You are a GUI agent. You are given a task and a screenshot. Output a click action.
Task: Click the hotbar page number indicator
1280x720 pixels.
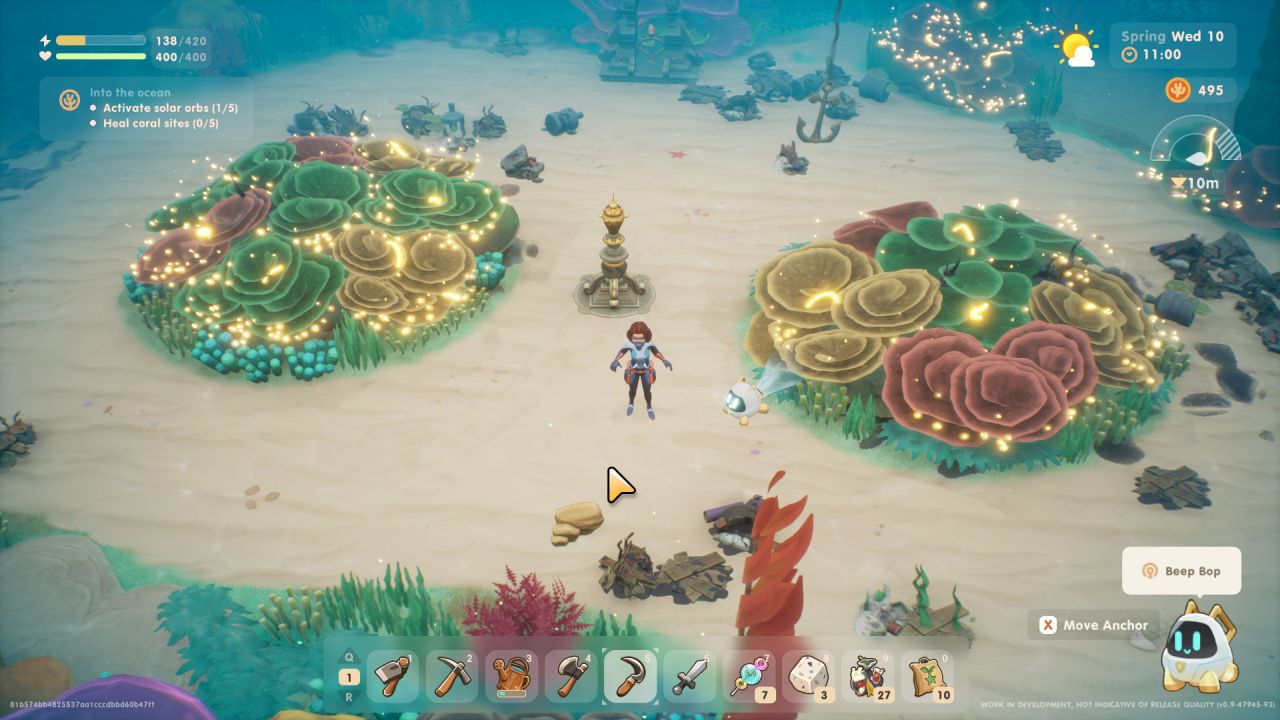tap(351, 677)
